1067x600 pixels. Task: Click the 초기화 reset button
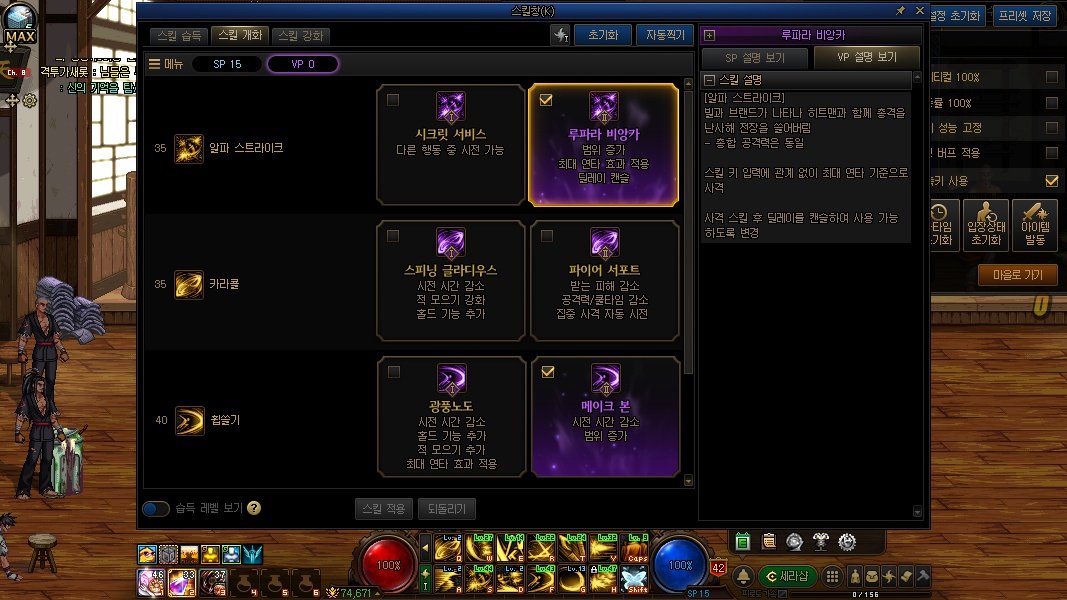(603, 35)
